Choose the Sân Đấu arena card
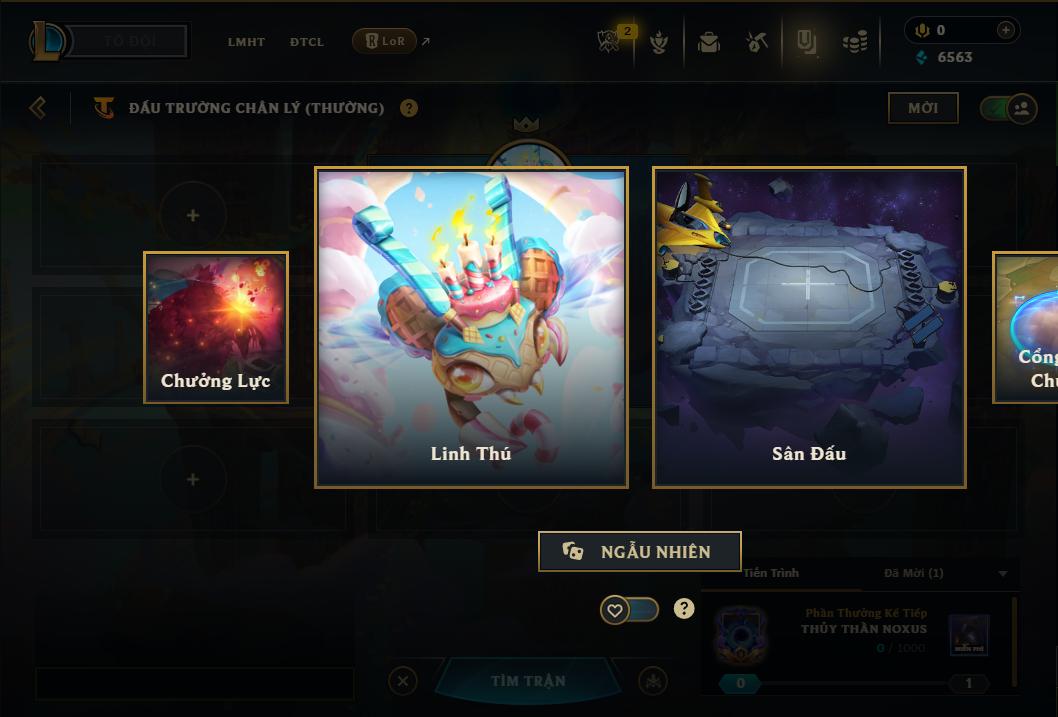1058x717 pixels. (x=809, y=327)
